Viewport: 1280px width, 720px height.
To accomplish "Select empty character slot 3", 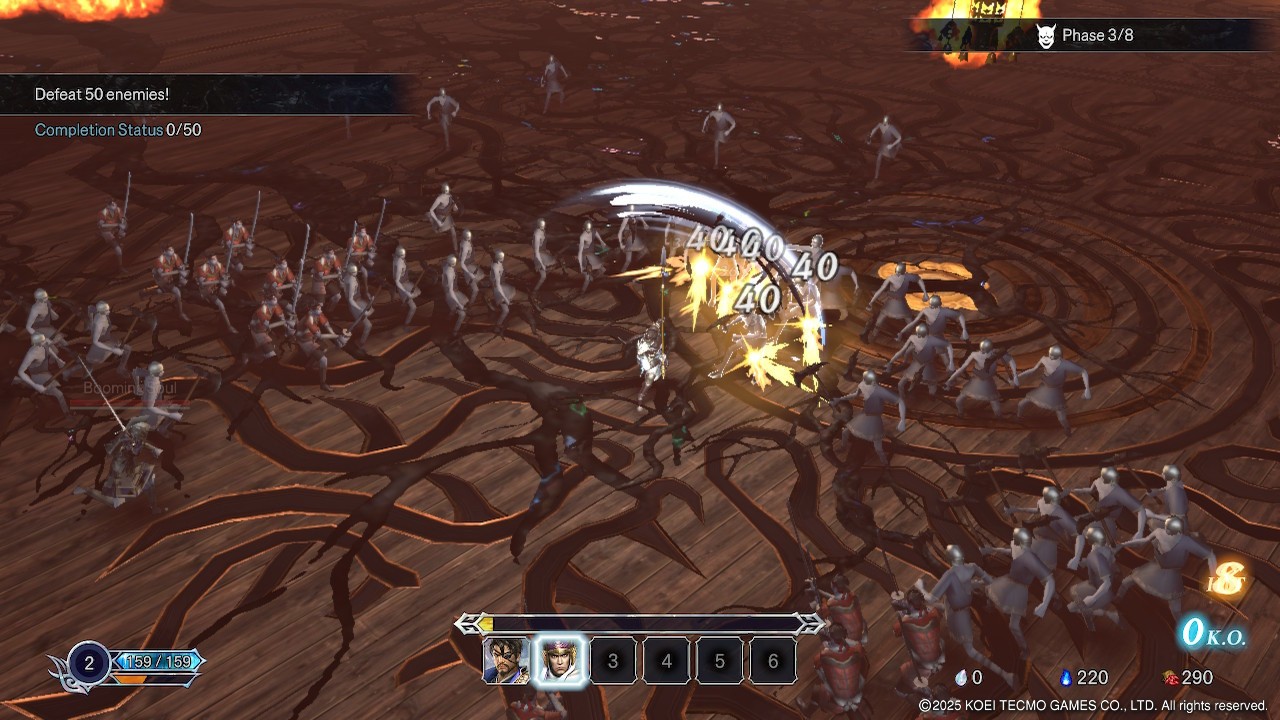I will (x=613, y=661).
